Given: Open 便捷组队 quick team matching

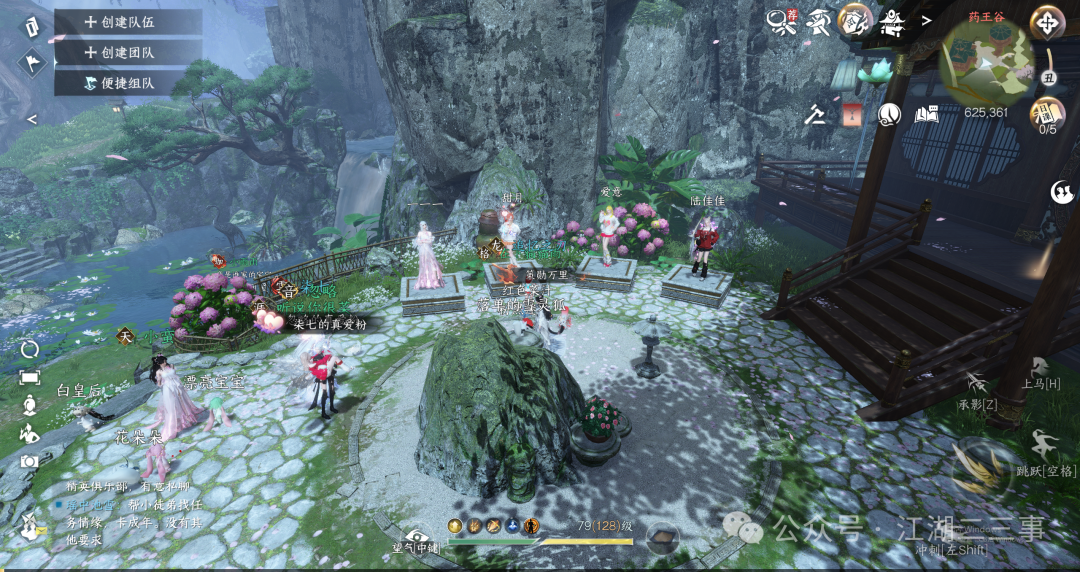Looking at the screenshot, I should 126,83.
